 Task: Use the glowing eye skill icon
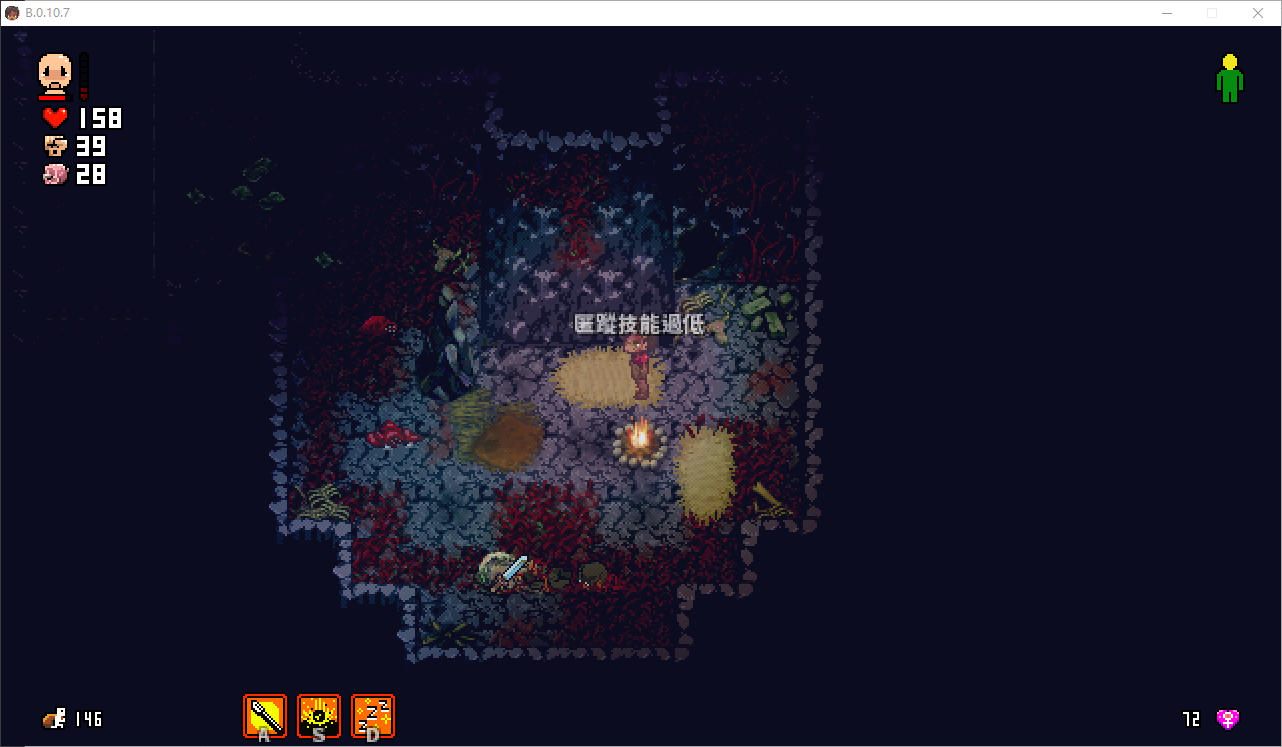[x=319, y=716]
